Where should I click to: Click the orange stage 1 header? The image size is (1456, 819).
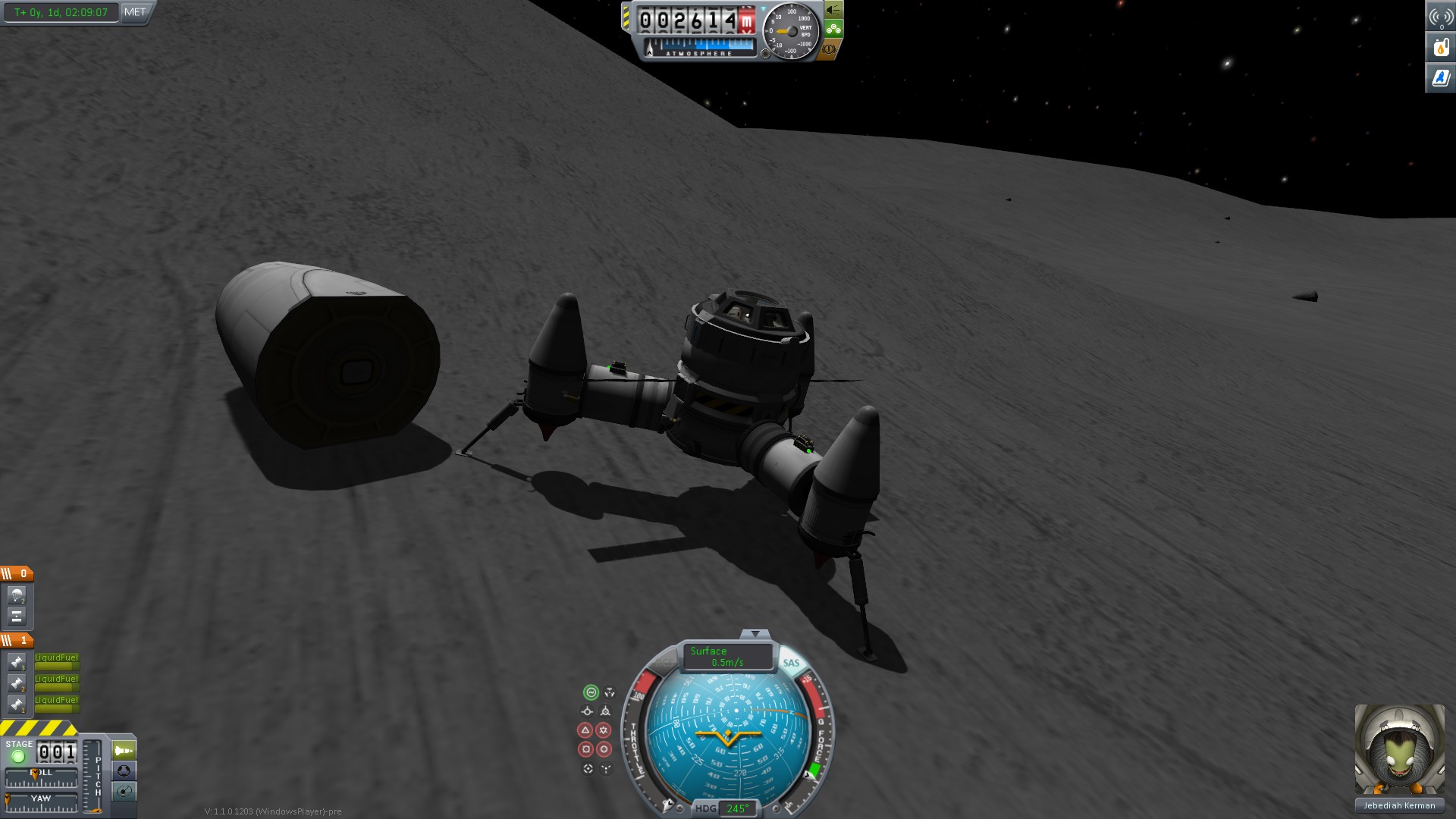click(x=17, y=641)
